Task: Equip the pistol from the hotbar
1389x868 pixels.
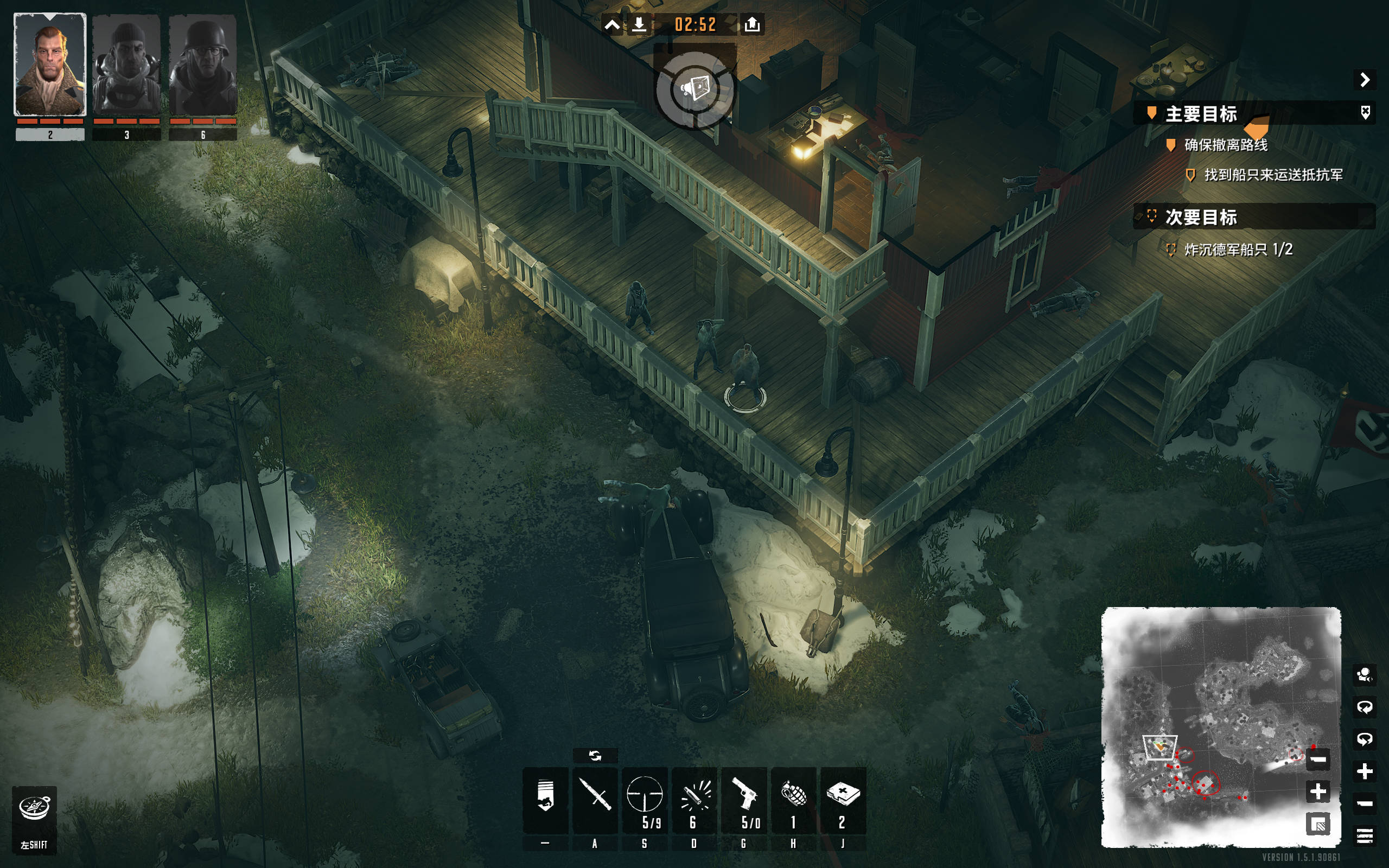Action: 744,799
